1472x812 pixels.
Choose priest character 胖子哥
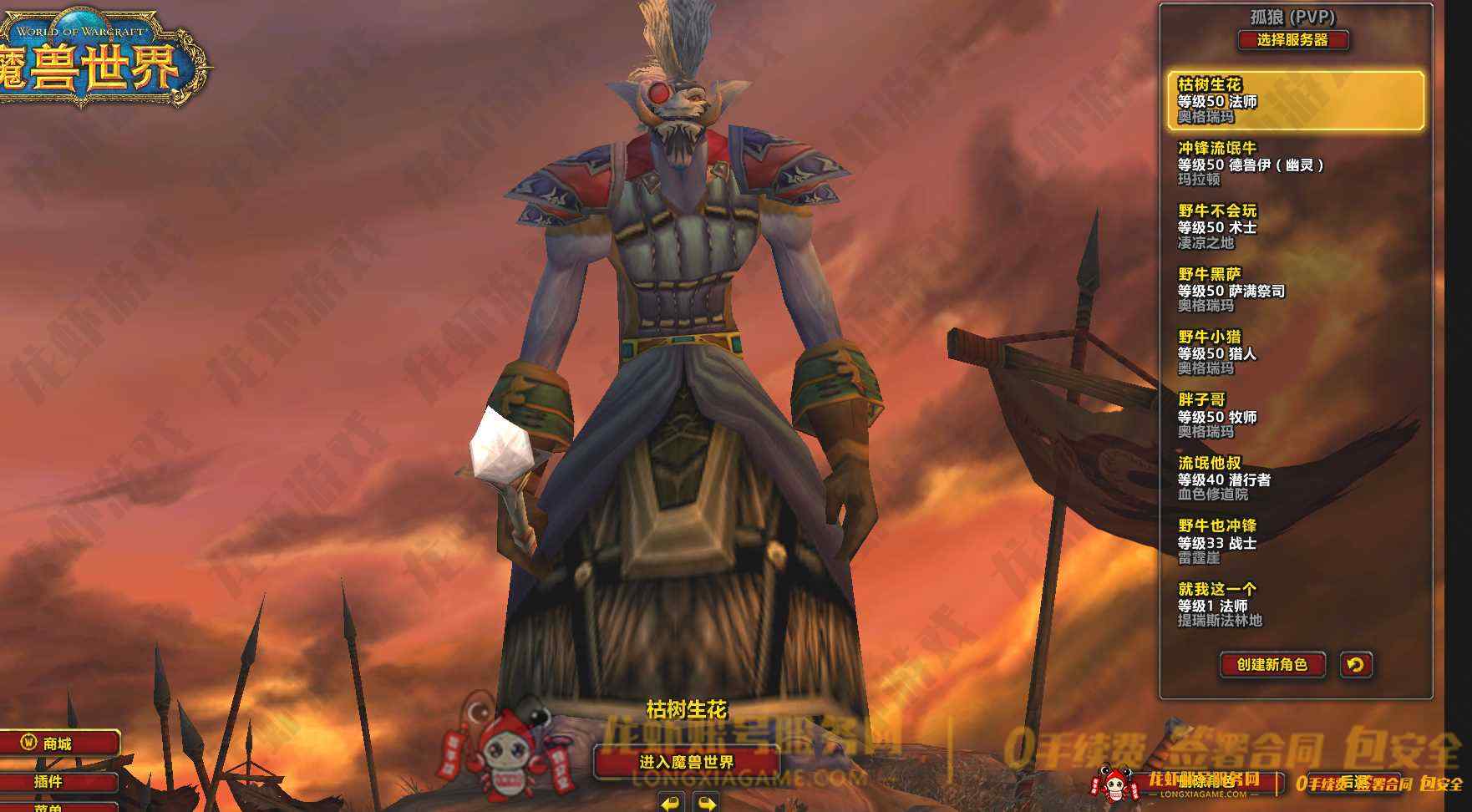[1295, 416]
